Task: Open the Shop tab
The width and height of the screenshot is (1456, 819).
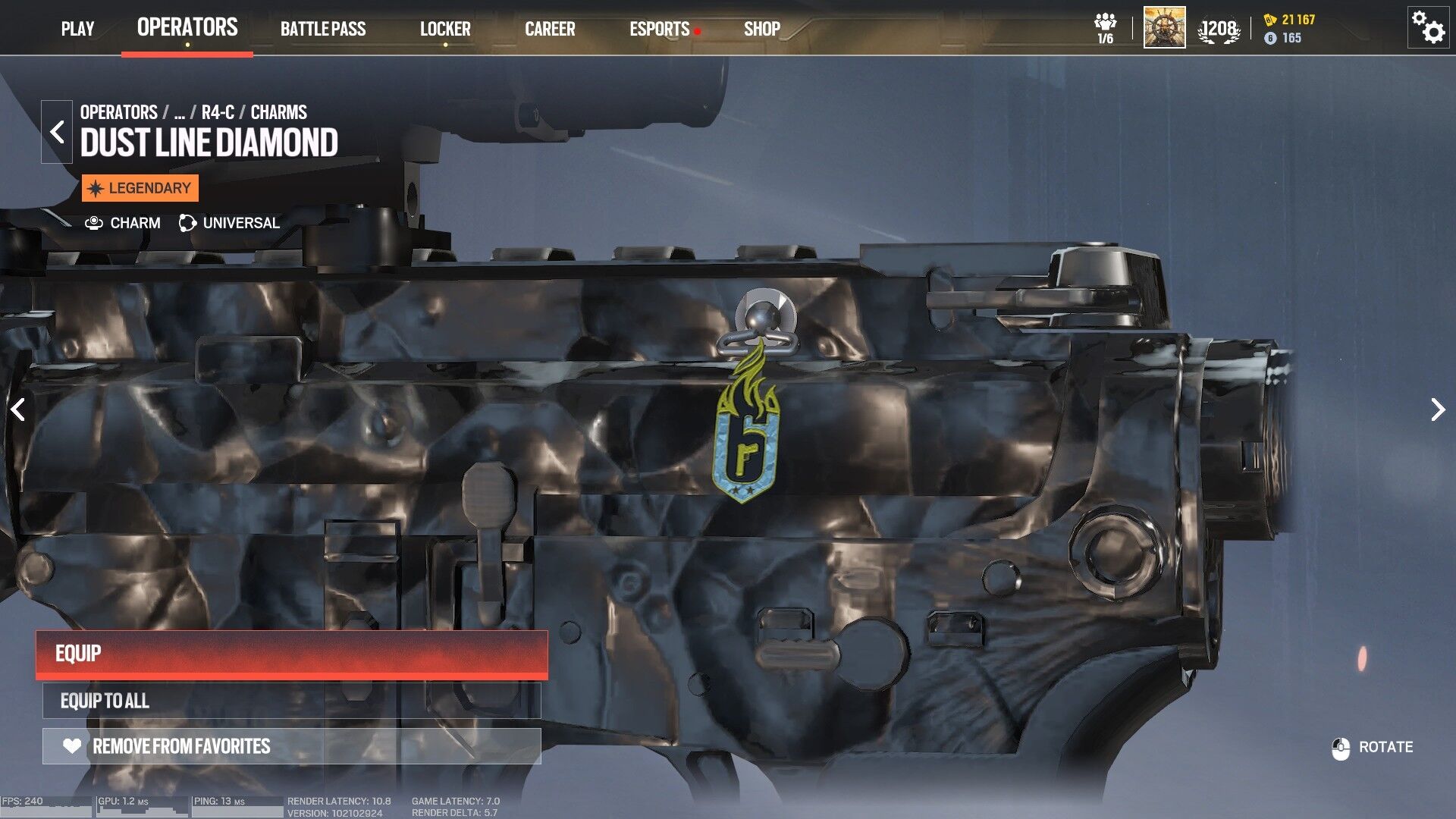Action: [x=761, y=29]
